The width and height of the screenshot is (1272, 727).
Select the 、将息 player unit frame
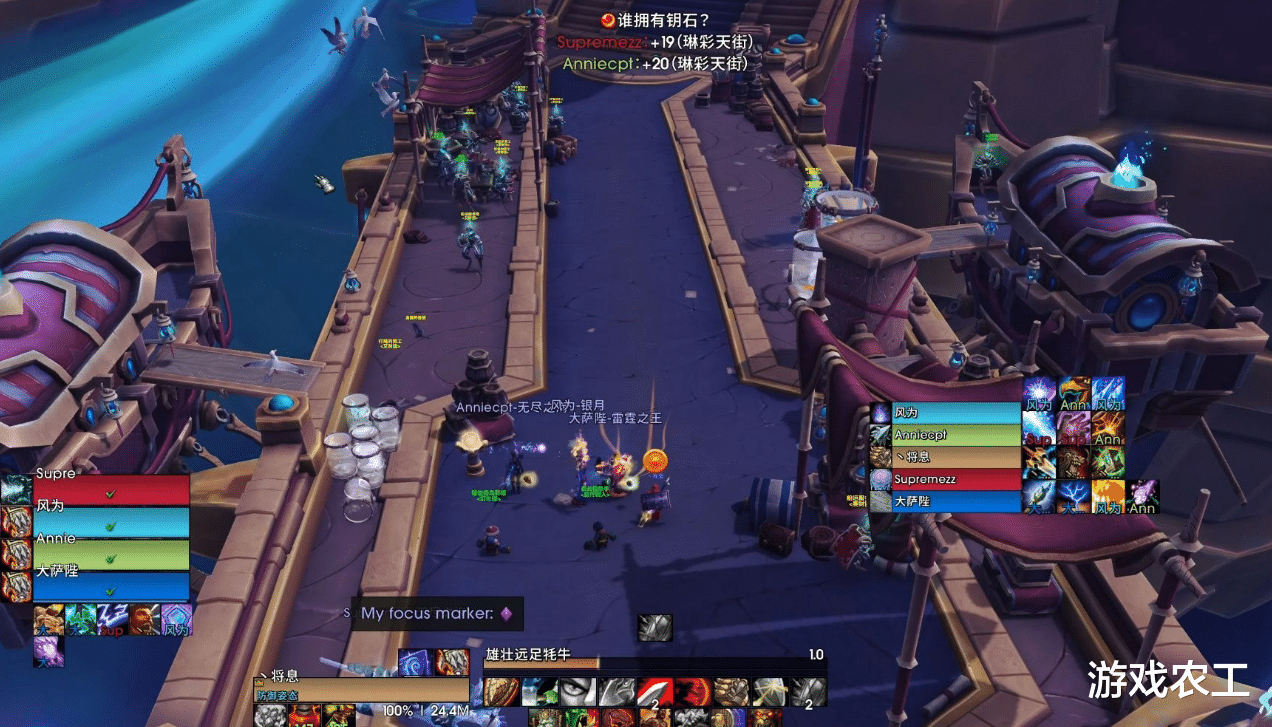coord(360,690)
